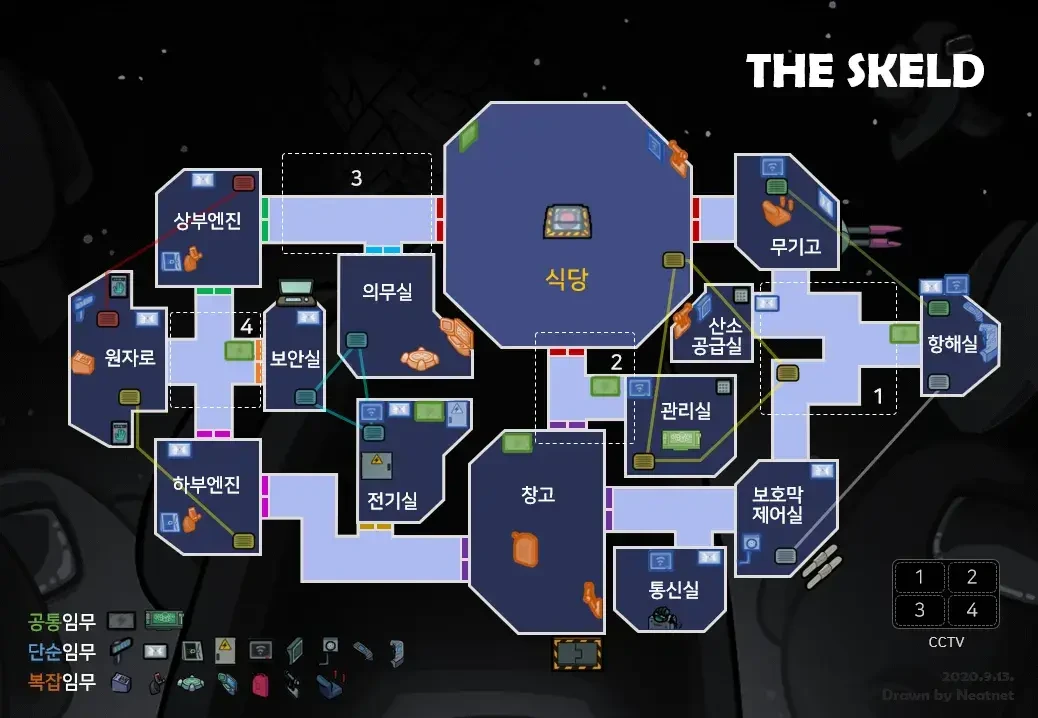The image size is (1038, 718).
Task: Choose the 전기실 room label
Action: [392, 501]
